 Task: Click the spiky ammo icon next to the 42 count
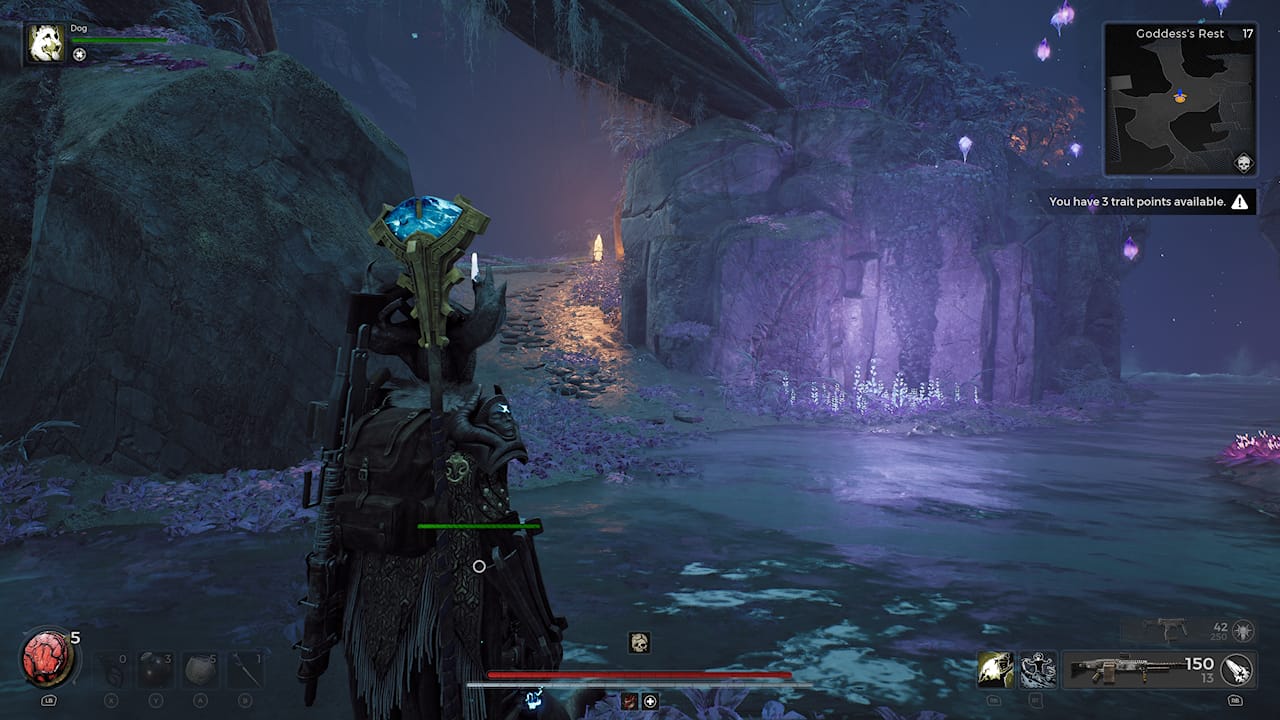(1243, 631)
